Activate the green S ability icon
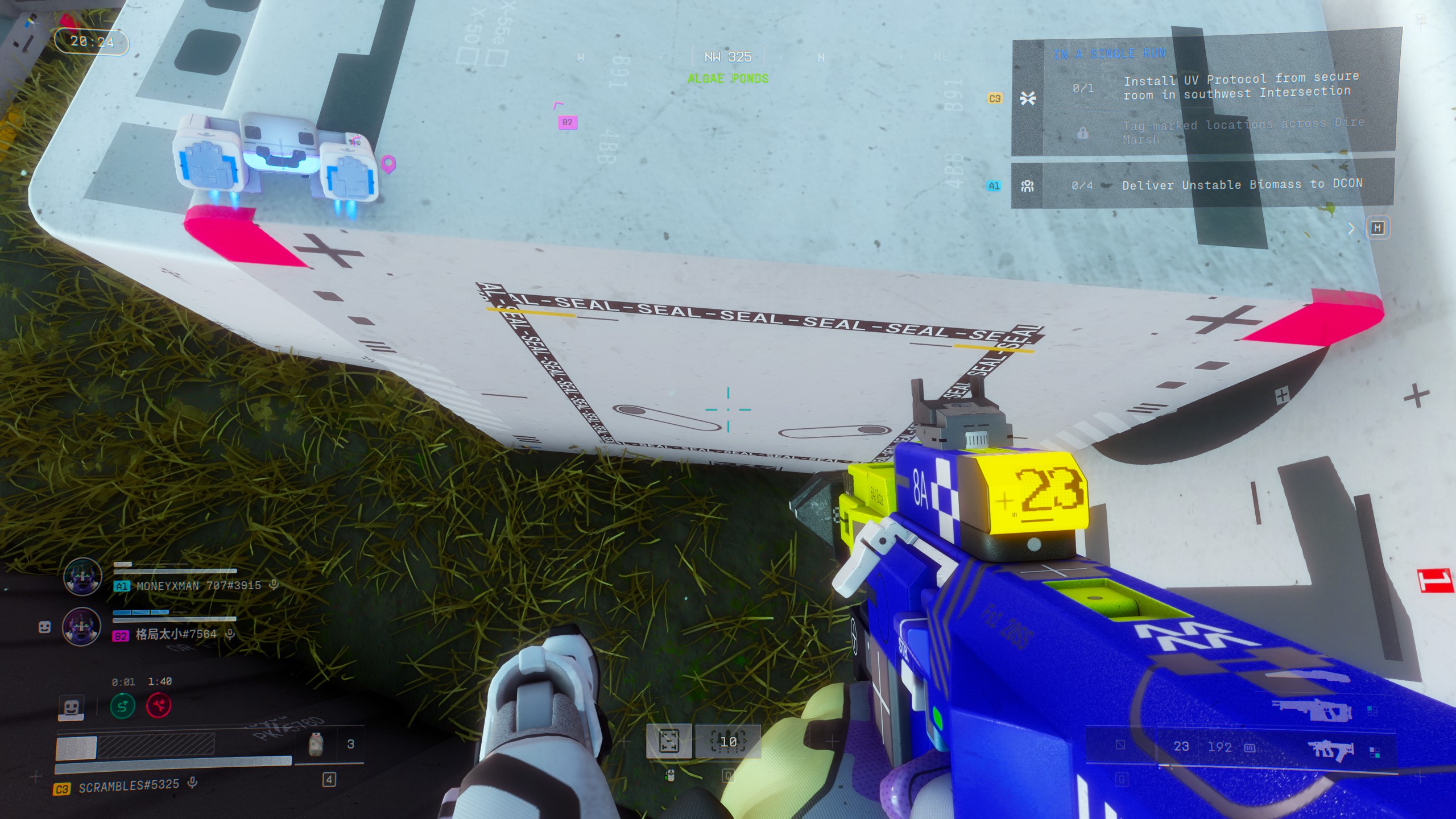 [x=123, y=706]
